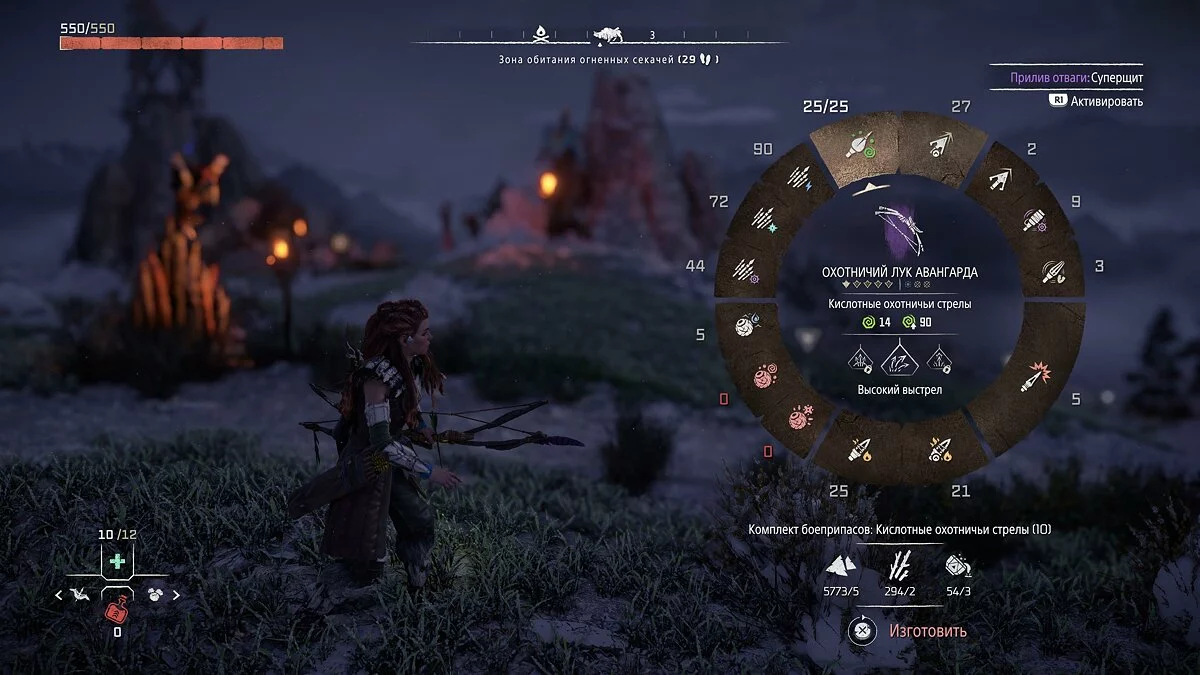This screenshot has height=675, width=1200.
Task: Select the green plasma bolts segment with 72 ammo
Action: [x=763, y=220]
